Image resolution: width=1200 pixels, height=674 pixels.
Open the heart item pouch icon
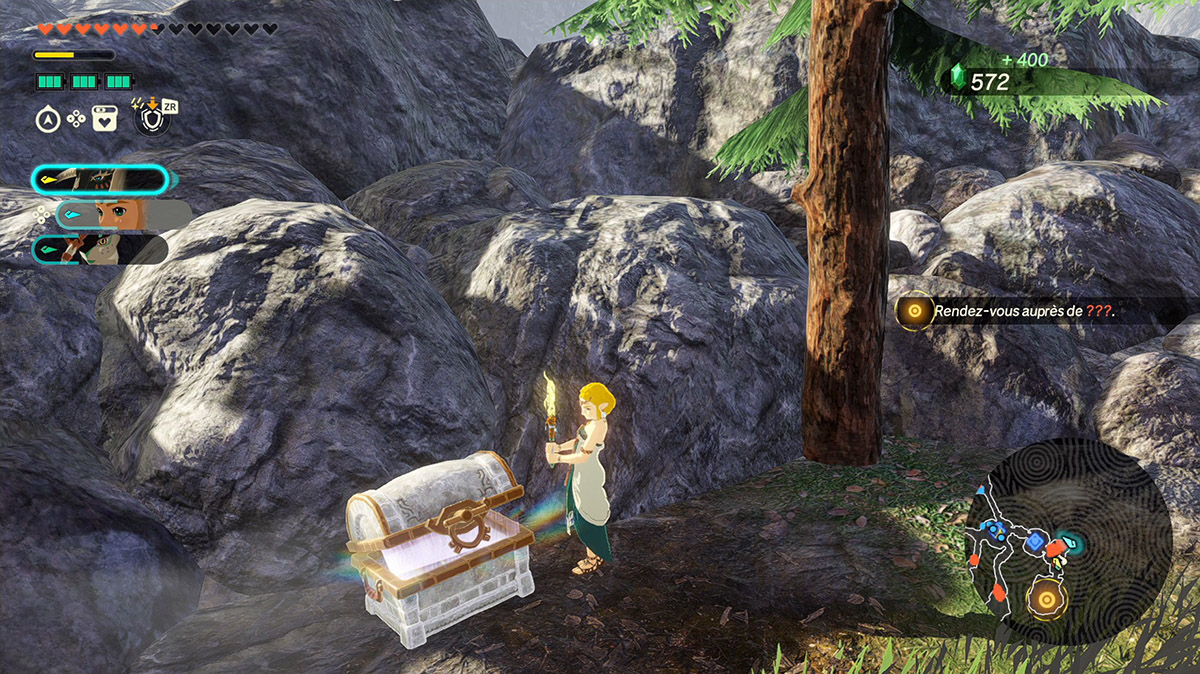[104, 119]
